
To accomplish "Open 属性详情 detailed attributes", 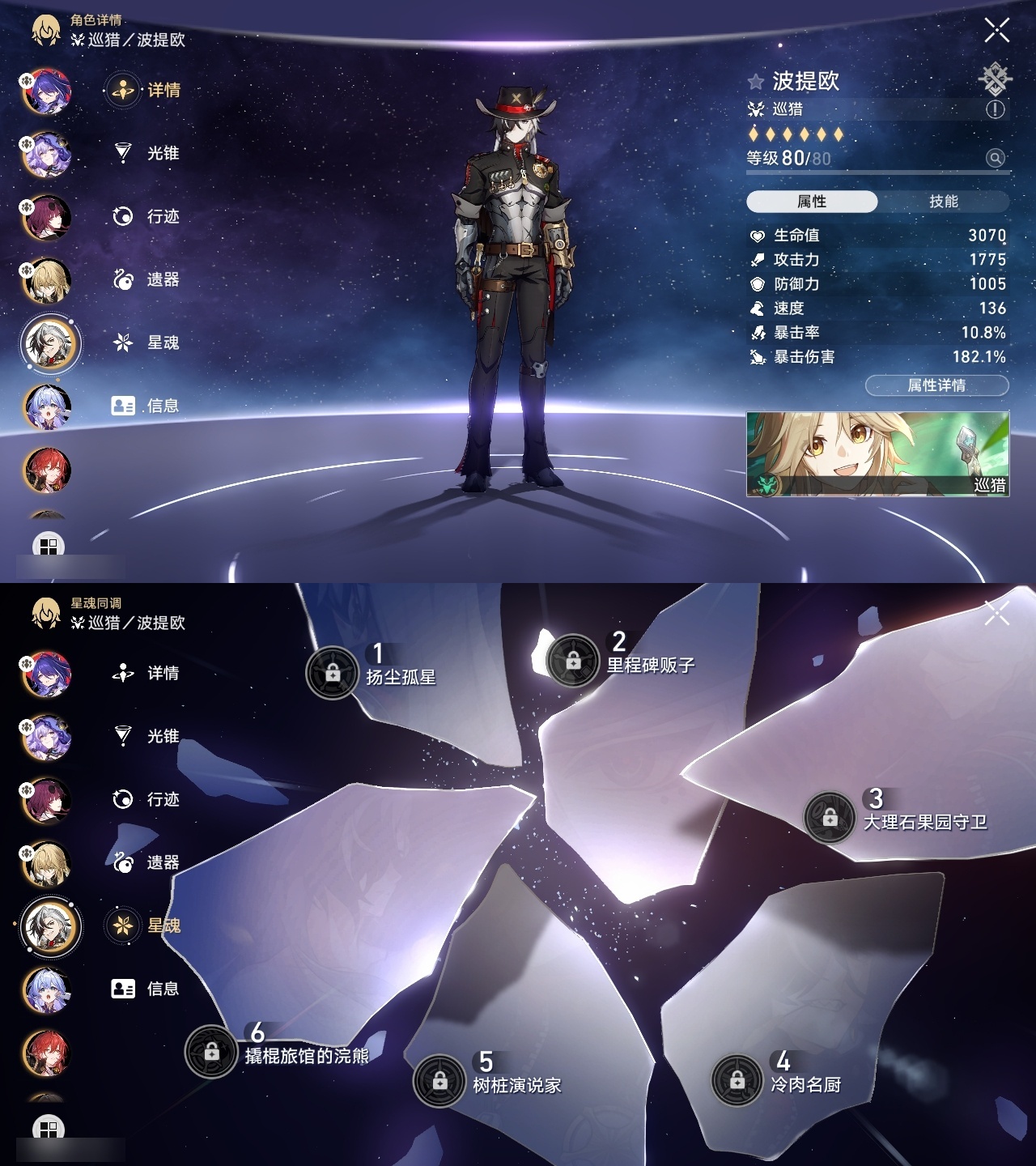I will 936,385.
